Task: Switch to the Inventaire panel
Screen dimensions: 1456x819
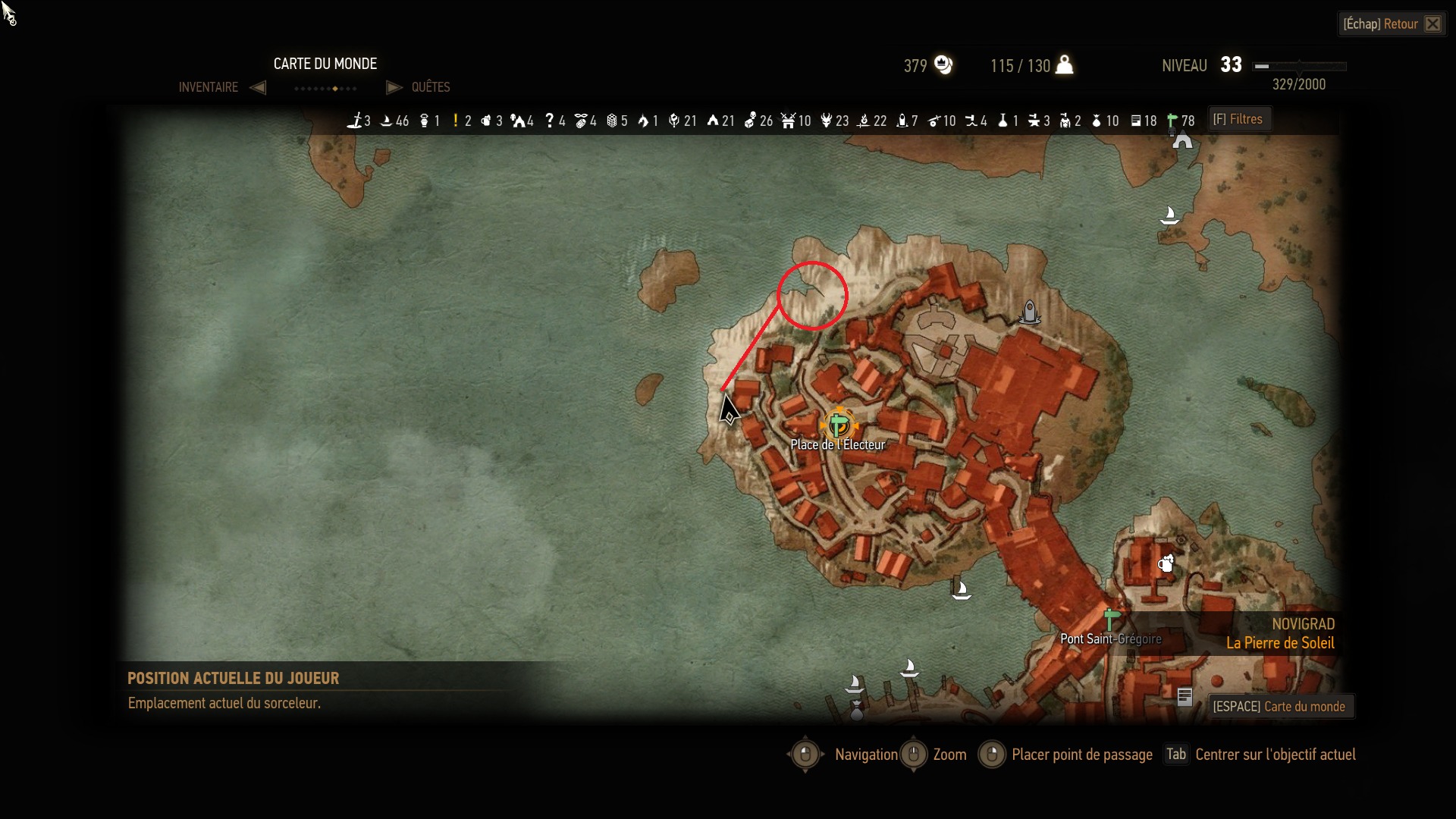Action: coord(209,87)
